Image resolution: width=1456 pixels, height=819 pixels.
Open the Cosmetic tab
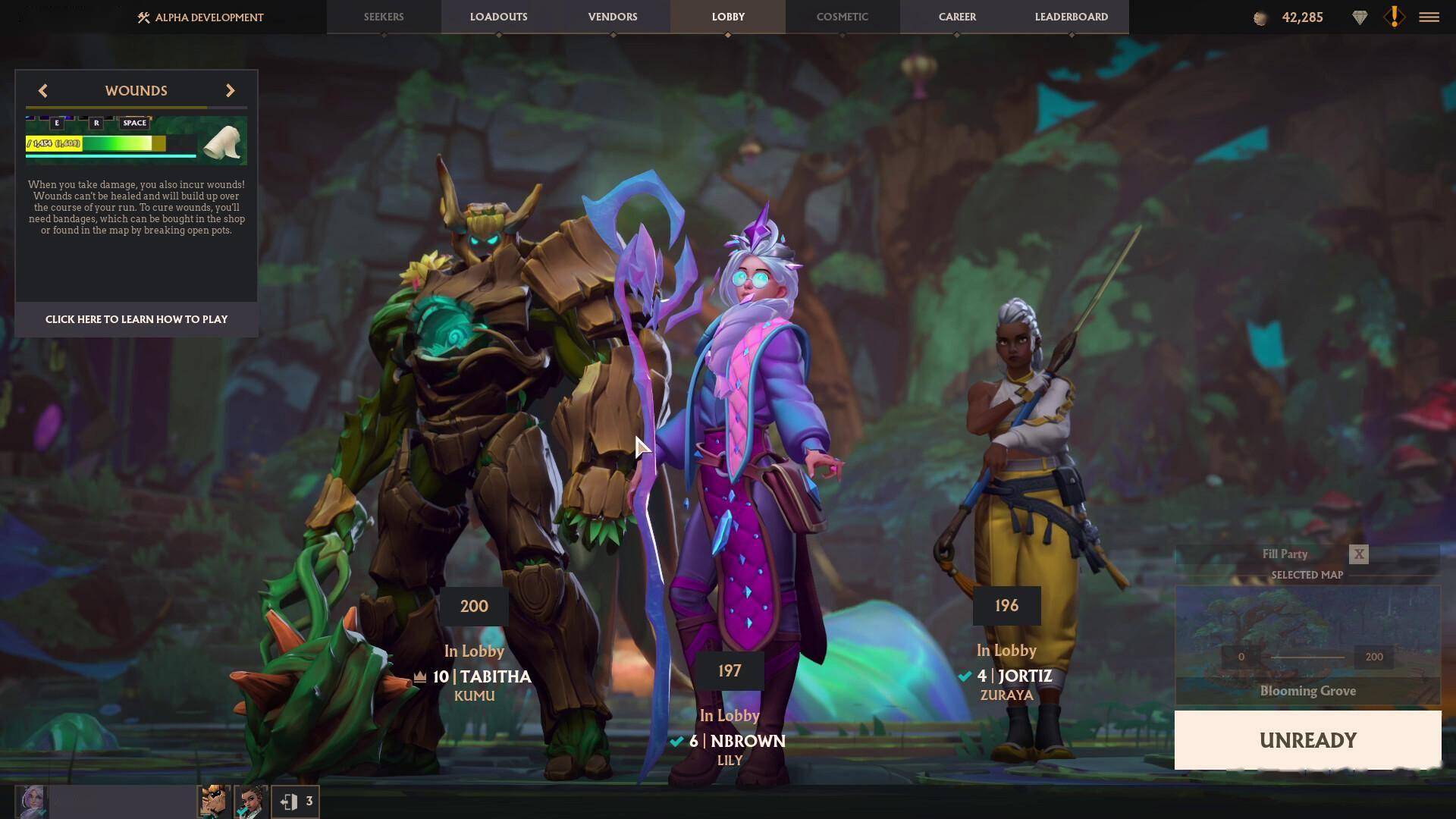[x=842, y=17]
